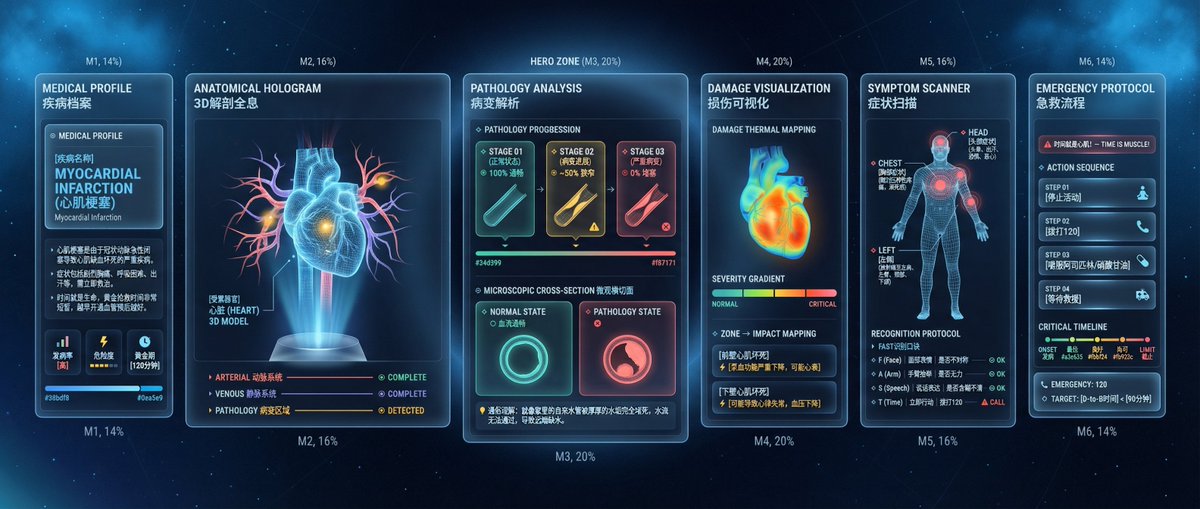The height and width of the screenshot is (509, 1200).
Task: Open the 黄金期 clock stat tile
Action: [x=144, y=351]
